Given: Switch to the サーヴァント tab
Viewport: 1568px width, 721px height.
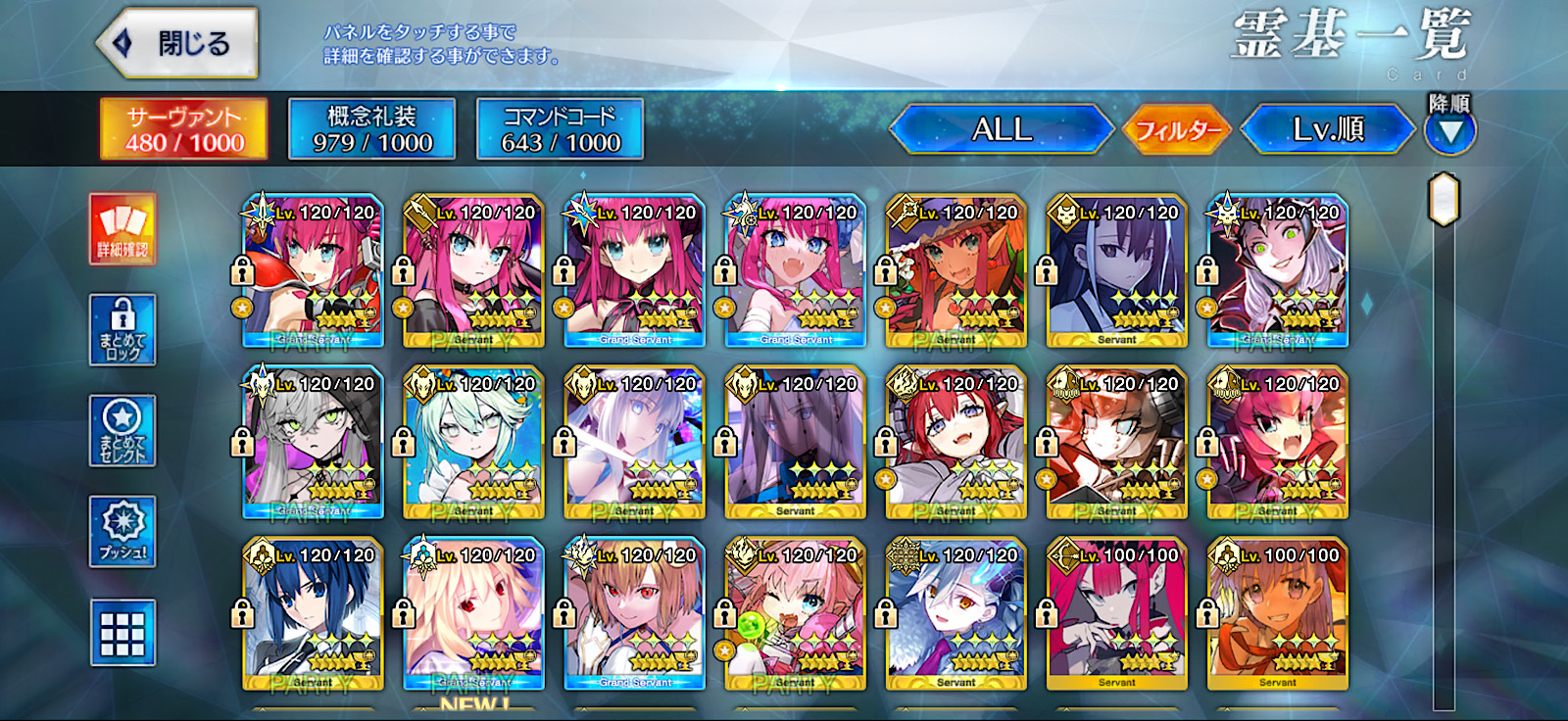Looking at the screenshot, I should [x=184, y=129].
